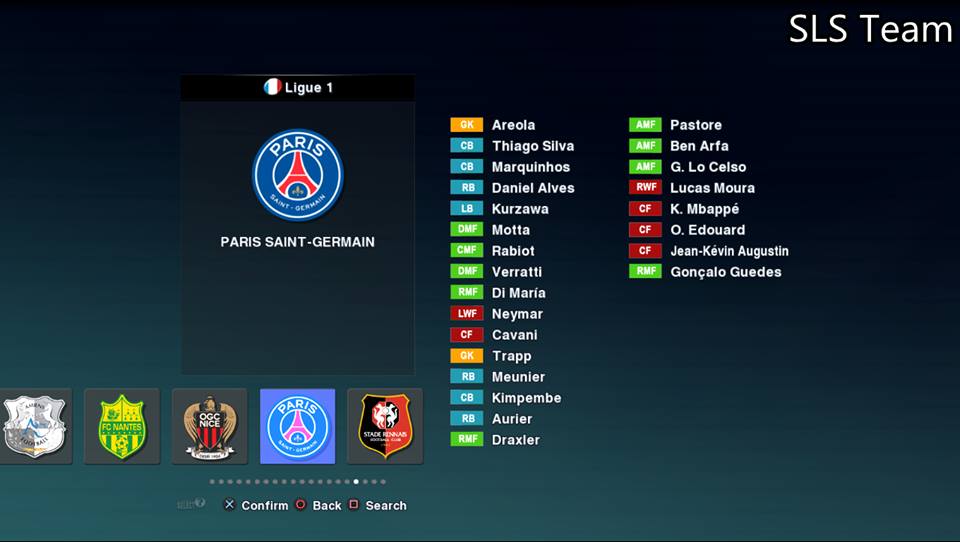Screen dimensions: 960x542
Task: Click the Ligue 1 league header
Action: click(298, 88)
